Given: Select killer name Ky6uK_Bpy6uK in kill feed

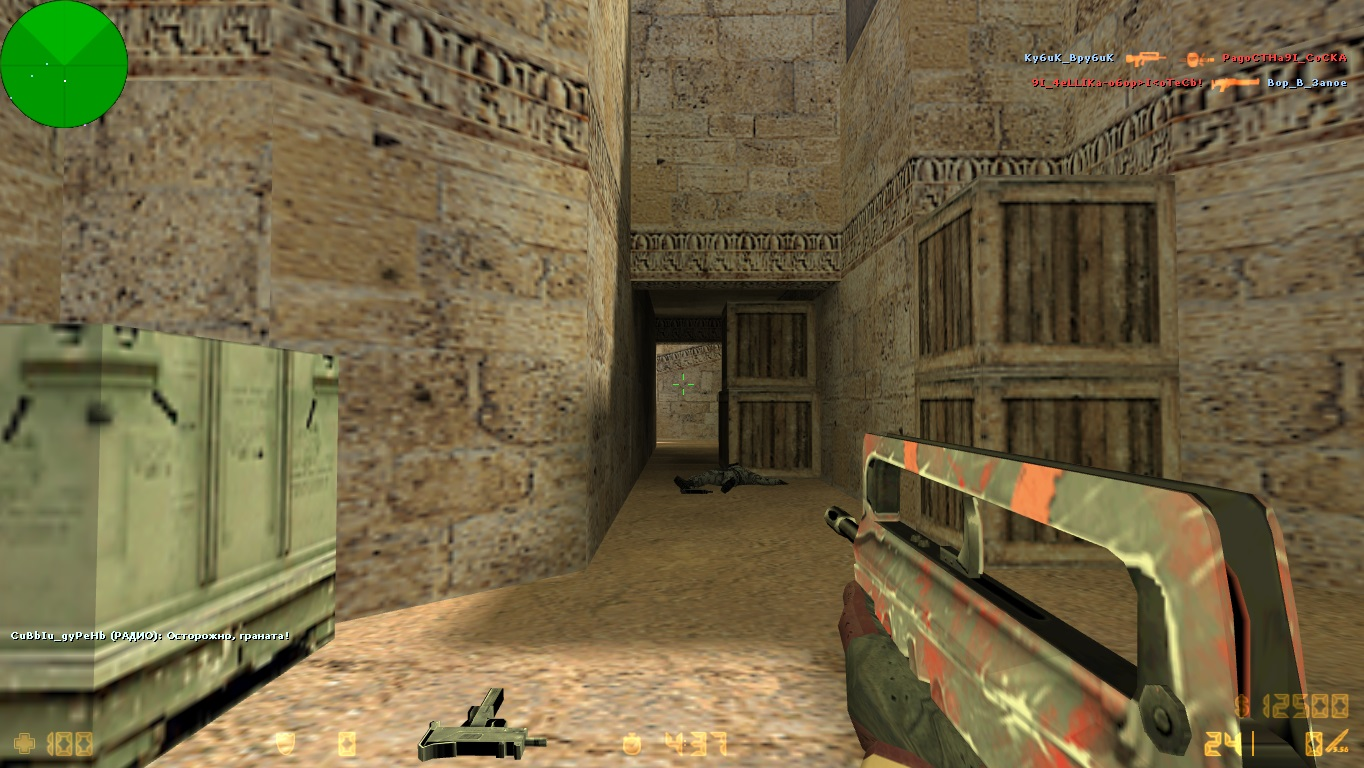Looking at the screenshot, I should (1068, 58).
